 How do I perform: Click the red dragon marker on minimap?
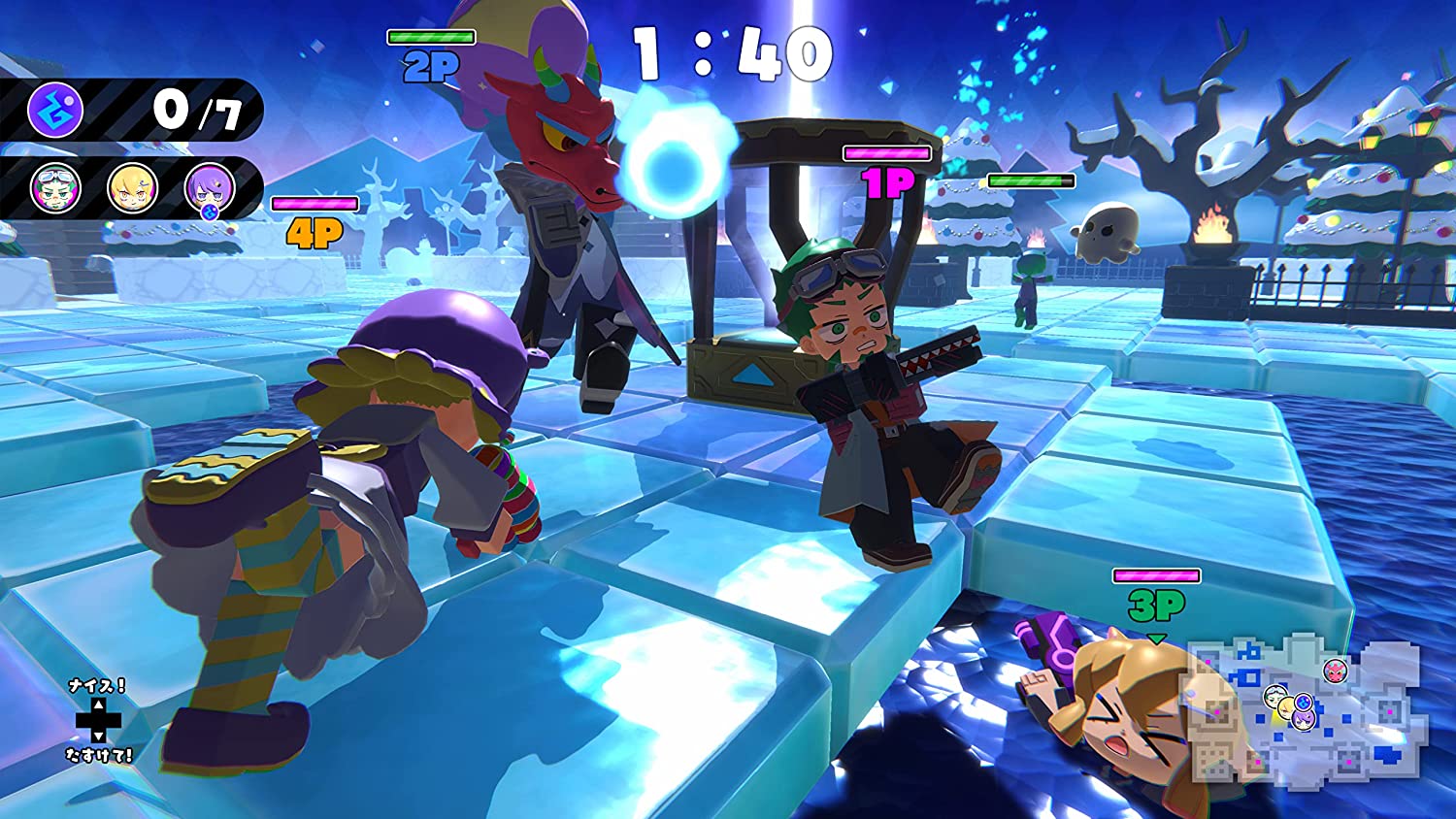point(1336,671)
